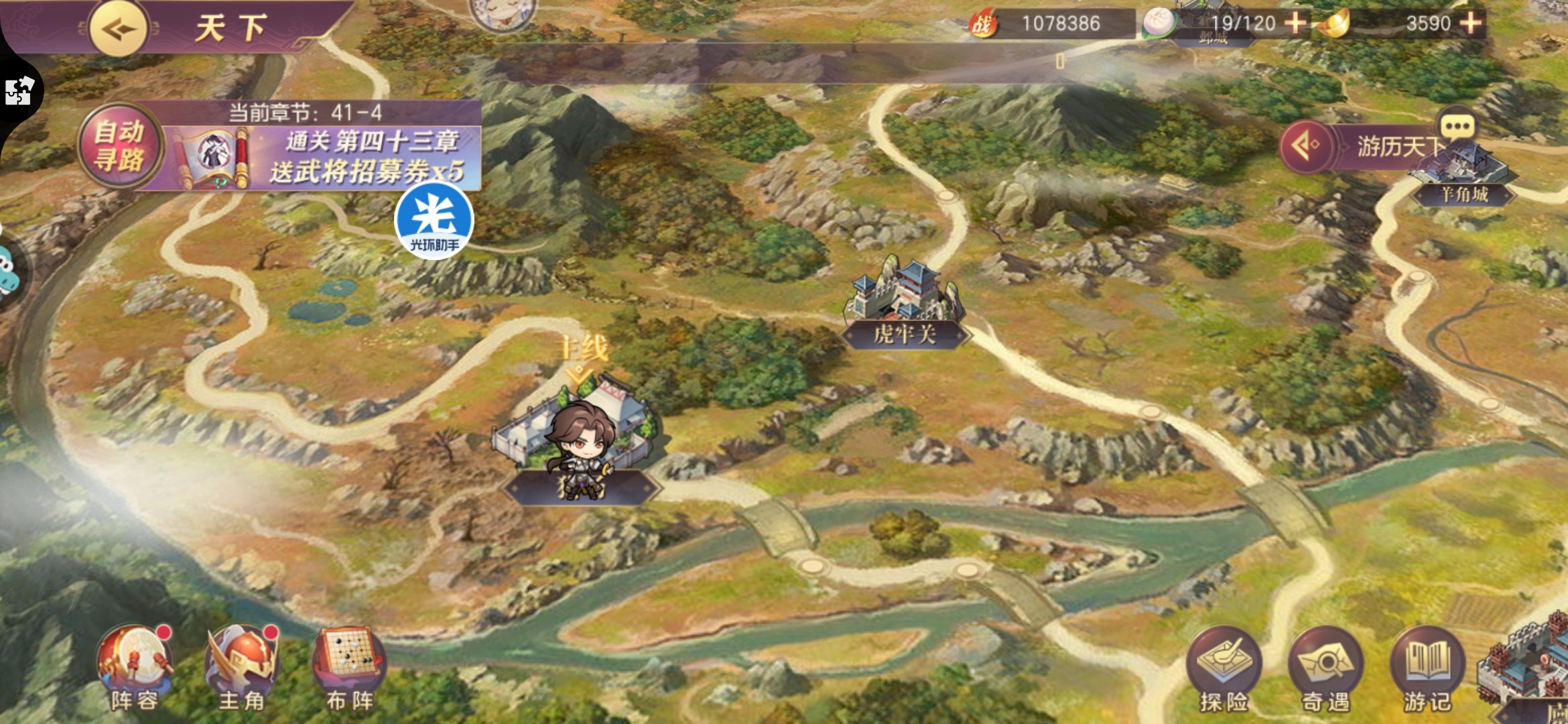Open the chat speech bubble

pyautogui.click(x=1456, y=127)
